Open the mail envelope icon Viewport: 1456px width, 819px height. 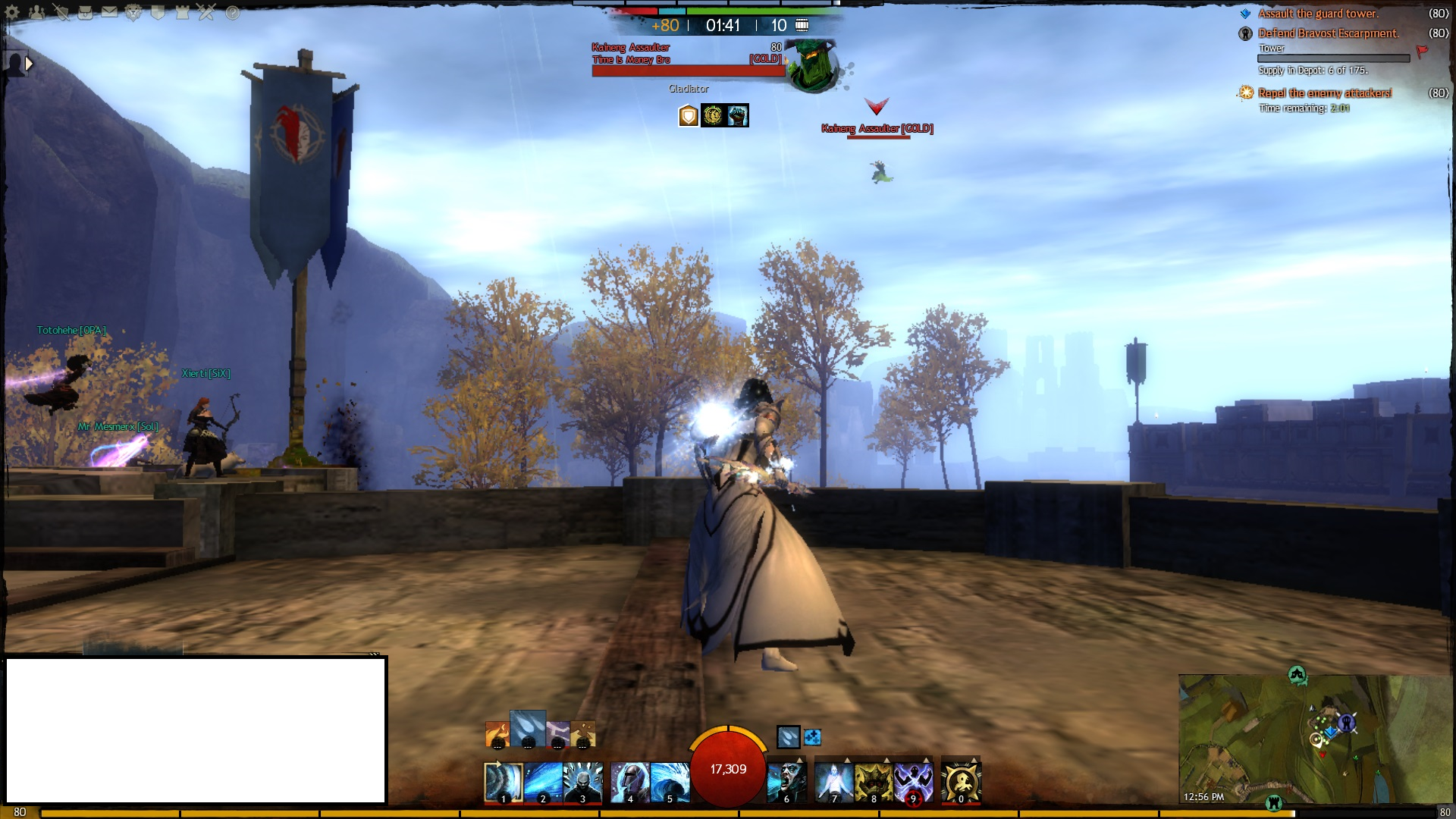click(x=109, y=13)
